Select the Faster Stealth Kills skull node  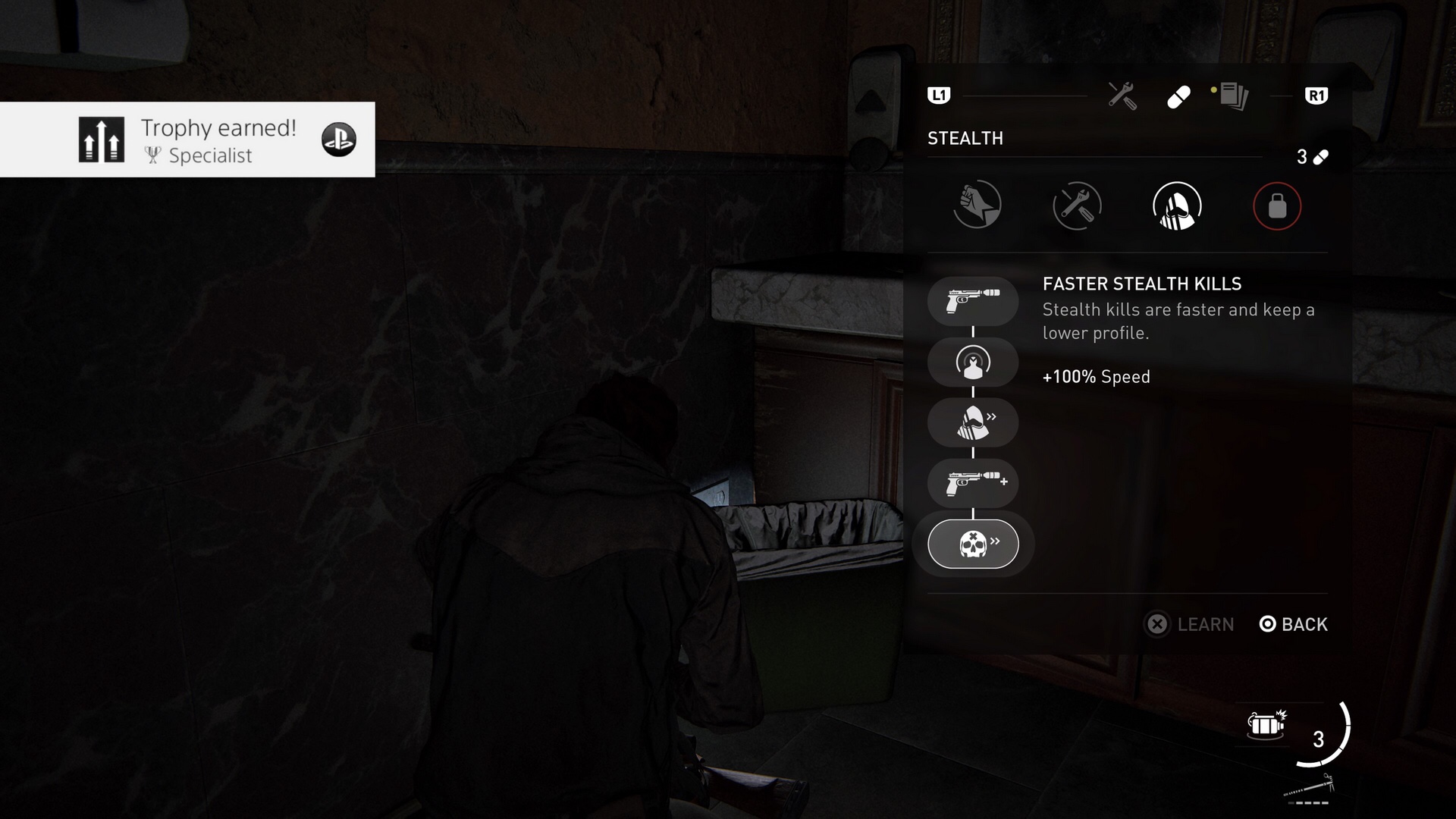pos(973,544)
